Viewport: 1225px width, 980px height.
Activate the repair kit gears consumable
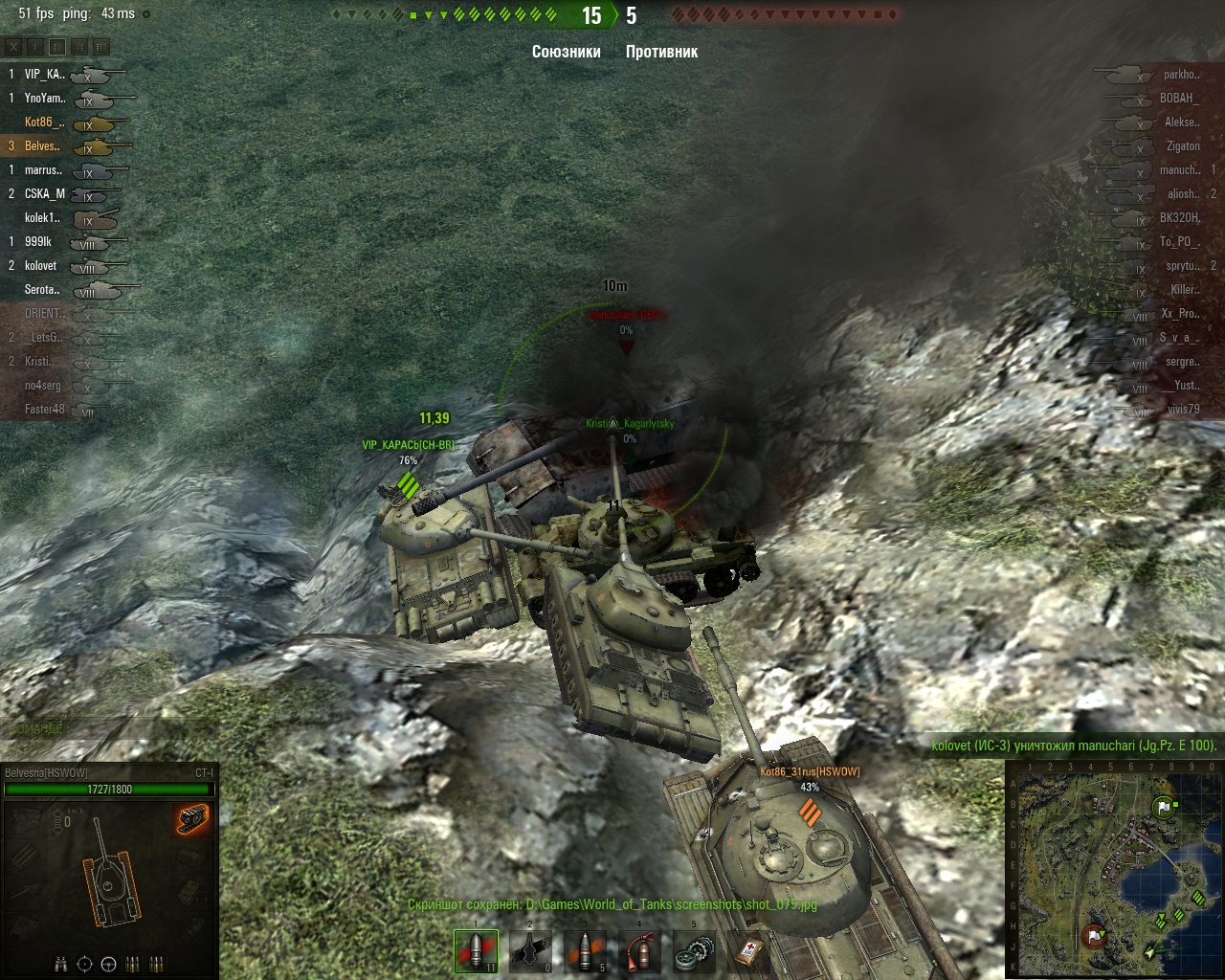coord(694,950)
